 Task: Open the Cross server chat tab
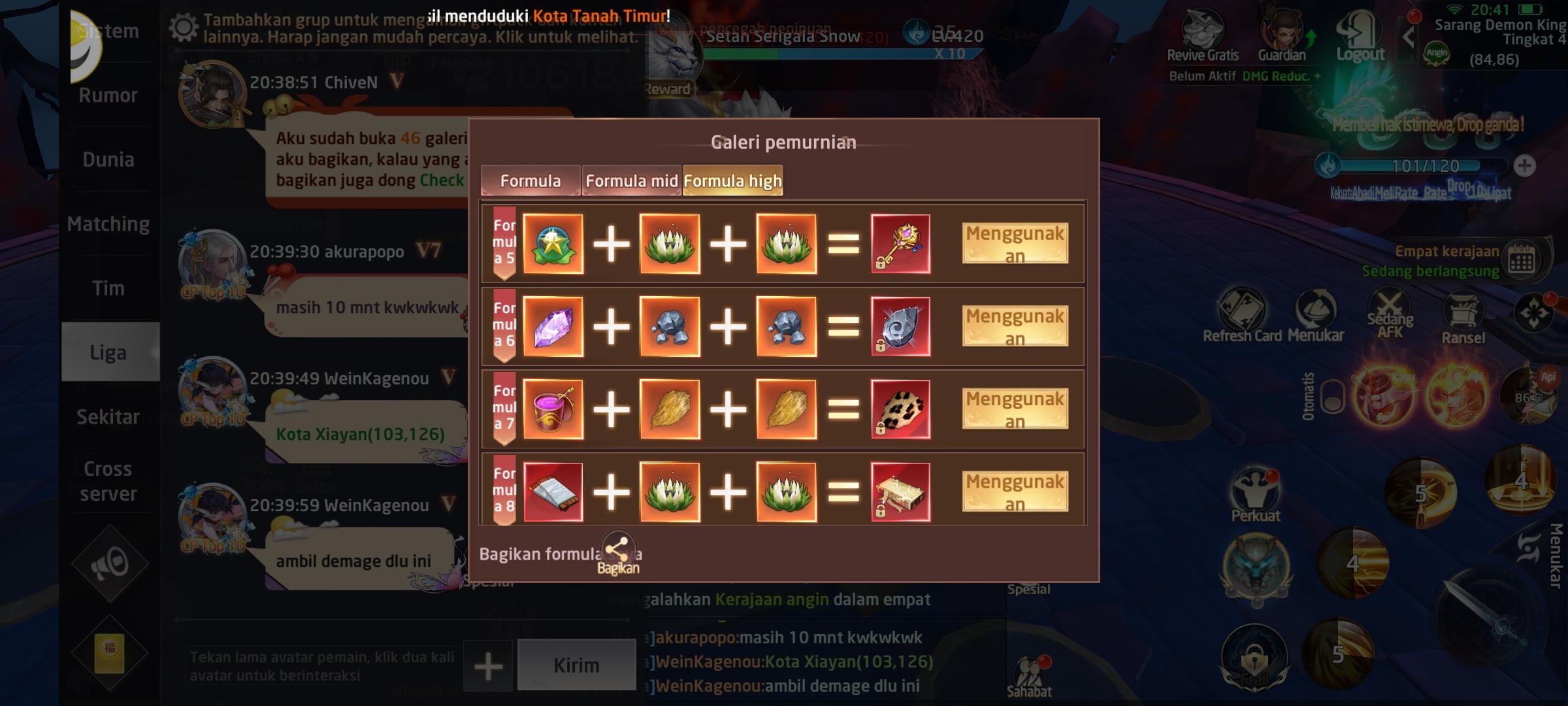108,481
